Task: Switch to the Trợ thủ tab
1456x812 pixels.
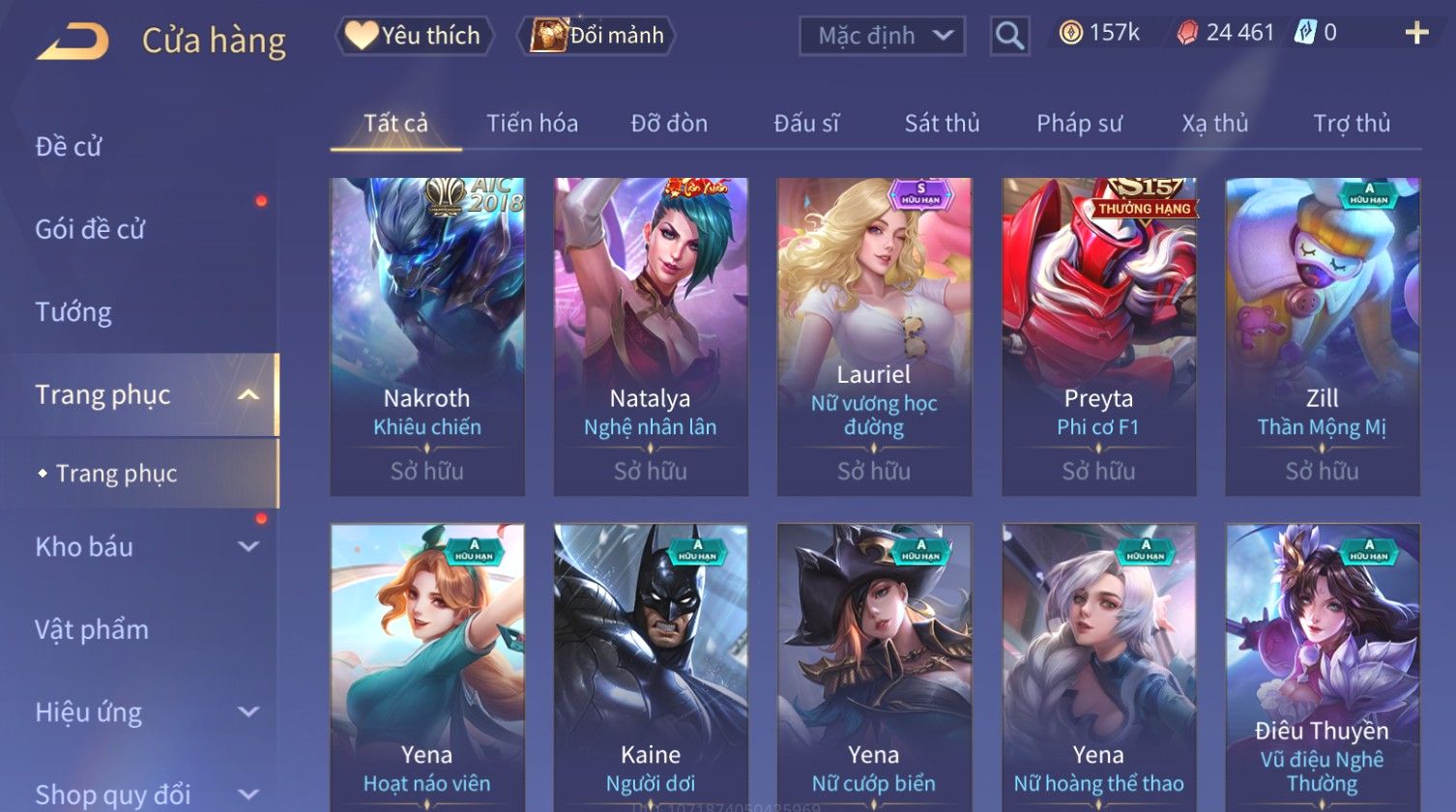Action: click(x=1351, y=124)
